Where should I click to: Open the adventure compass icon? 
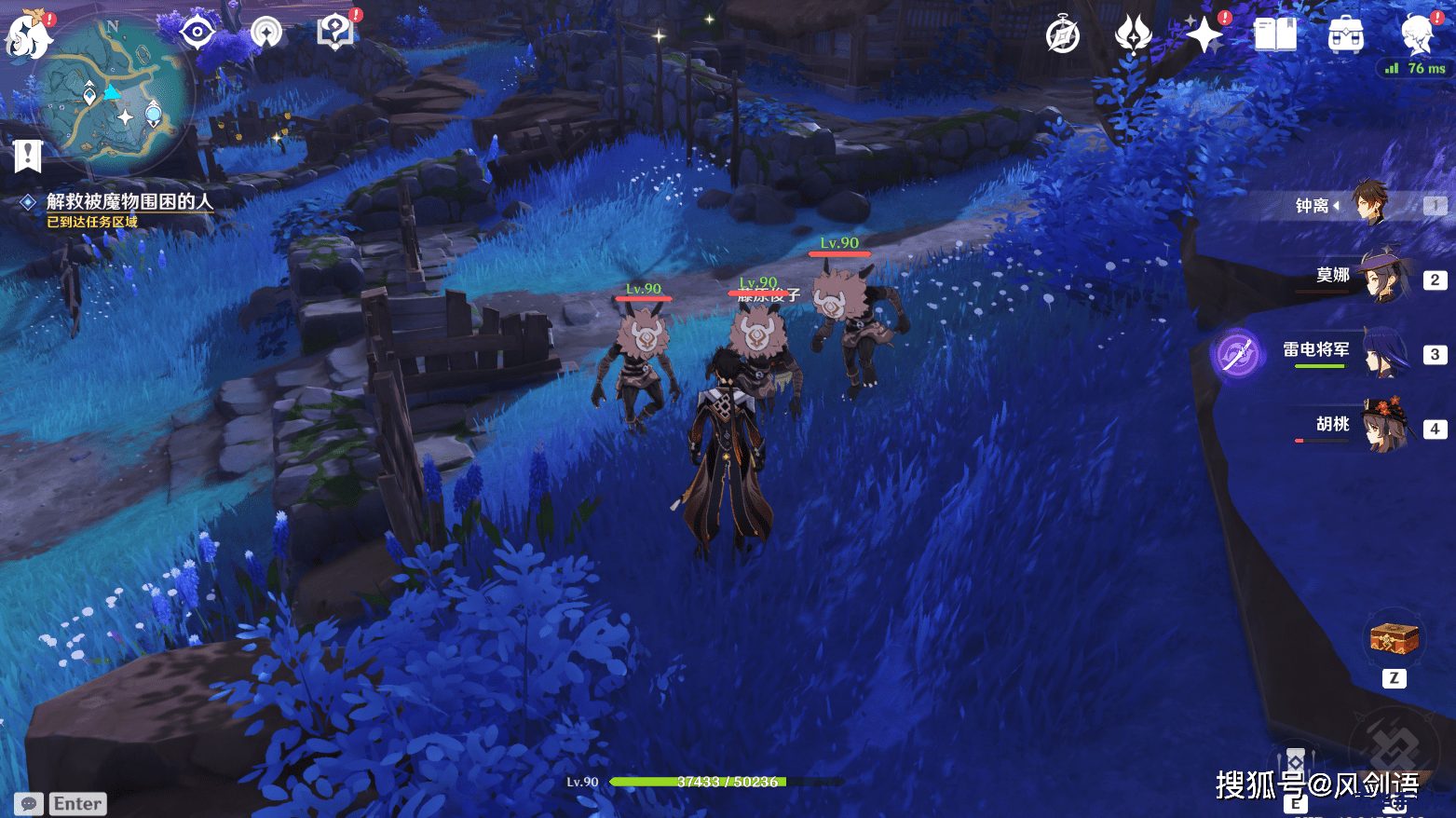1063,36
